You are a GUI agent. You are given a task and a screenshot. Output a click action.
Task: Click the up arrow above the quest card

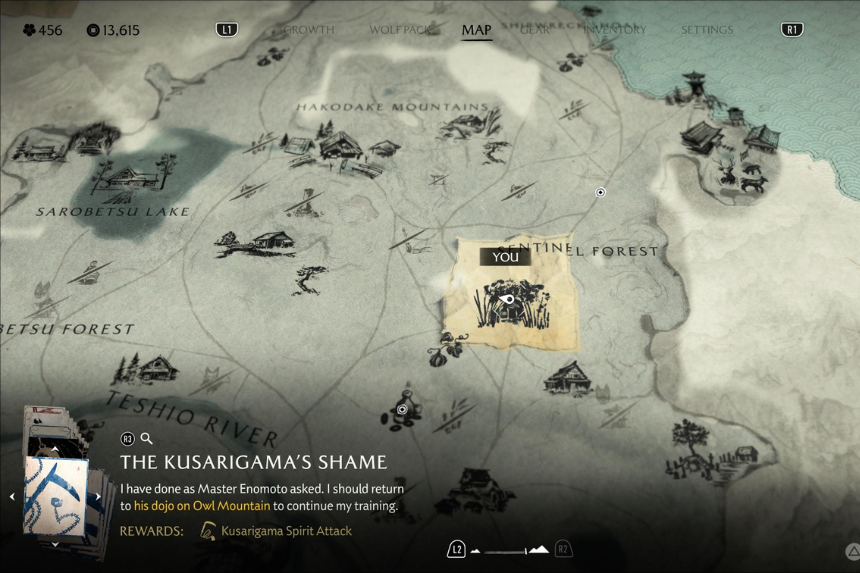[56, 449]
